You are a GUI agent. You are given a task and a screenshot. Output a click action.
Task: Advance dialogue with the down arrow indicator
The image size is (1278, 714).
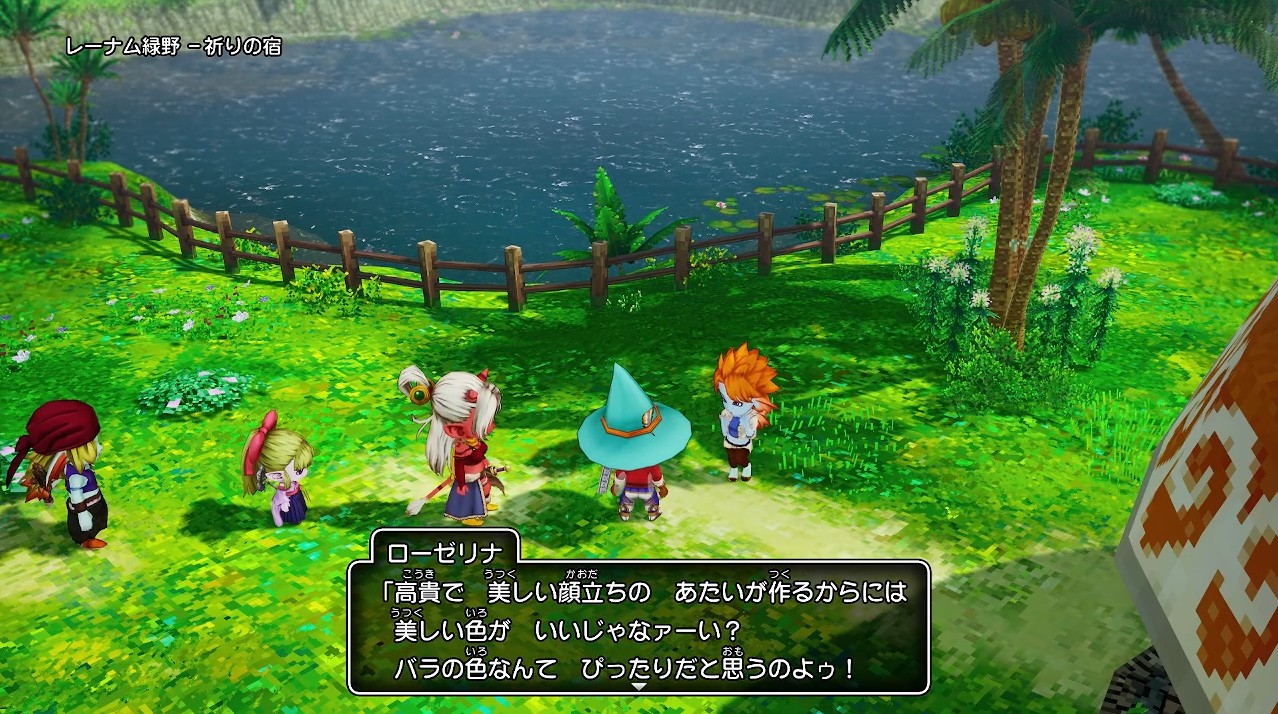point(639,687)
